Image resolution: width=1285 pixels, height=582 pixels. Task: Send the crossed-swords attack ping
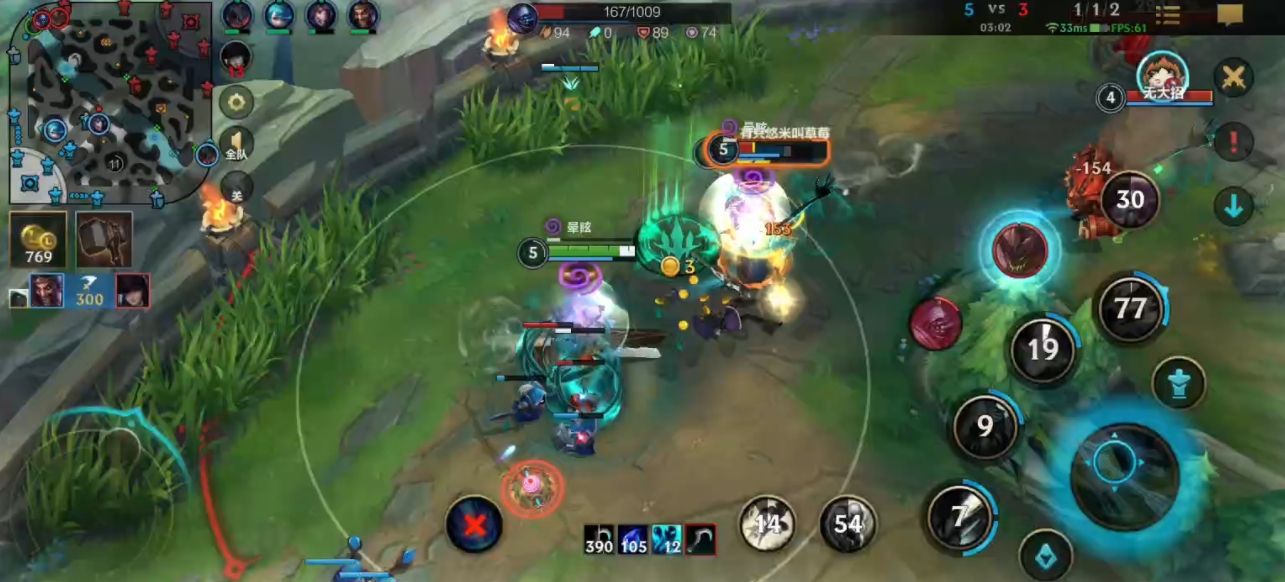(x=1233, y=77)
